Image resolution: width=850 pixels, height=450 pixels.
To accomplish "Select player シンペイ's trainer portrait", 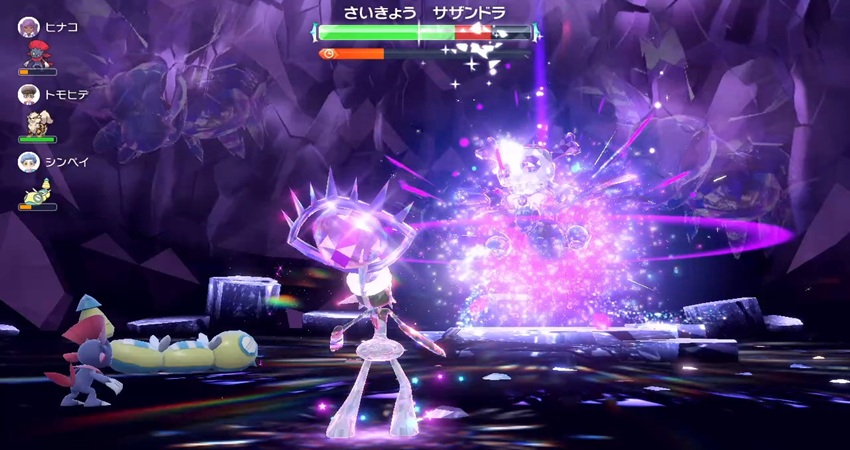I will tap(27, 161).
